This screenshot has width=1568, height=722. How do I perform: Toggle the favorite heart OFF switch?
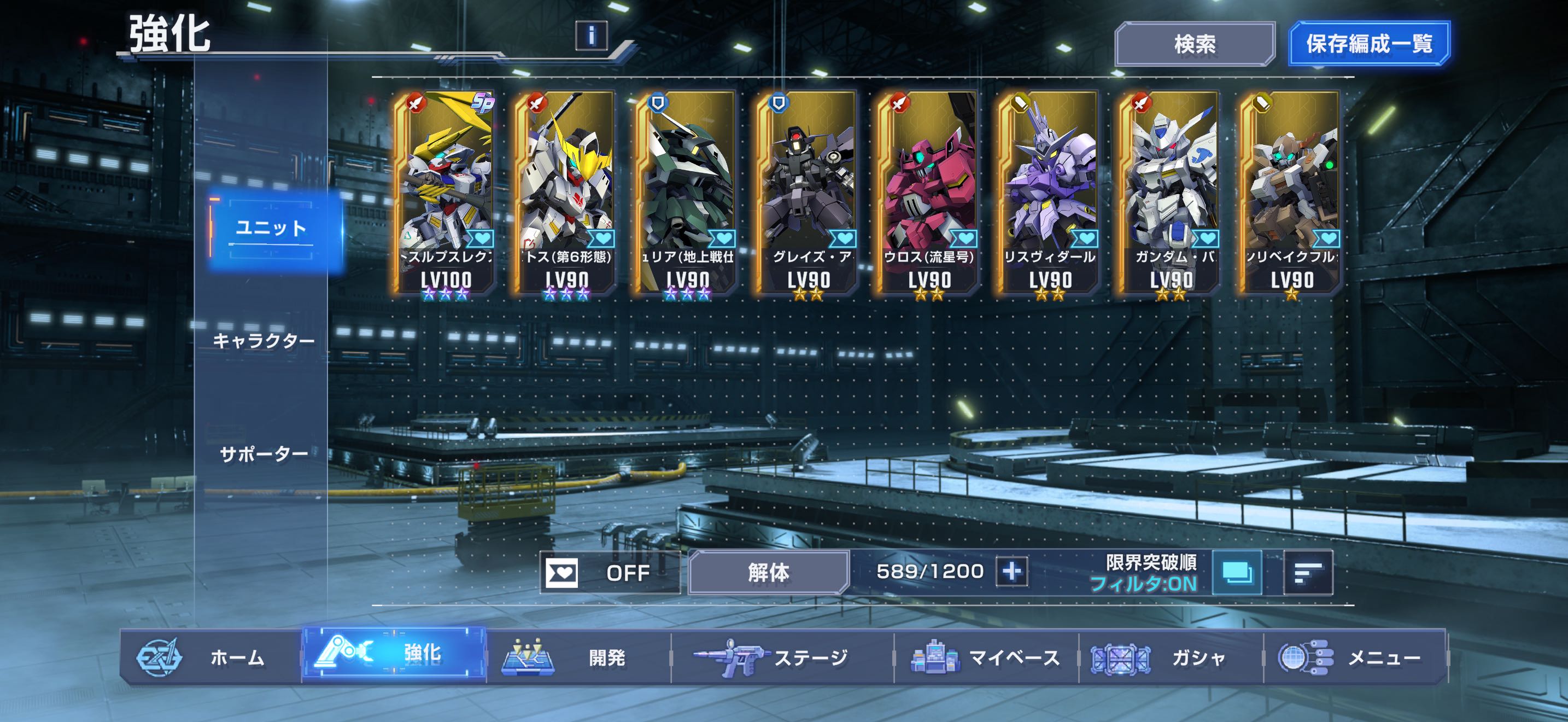pos(609,572)
